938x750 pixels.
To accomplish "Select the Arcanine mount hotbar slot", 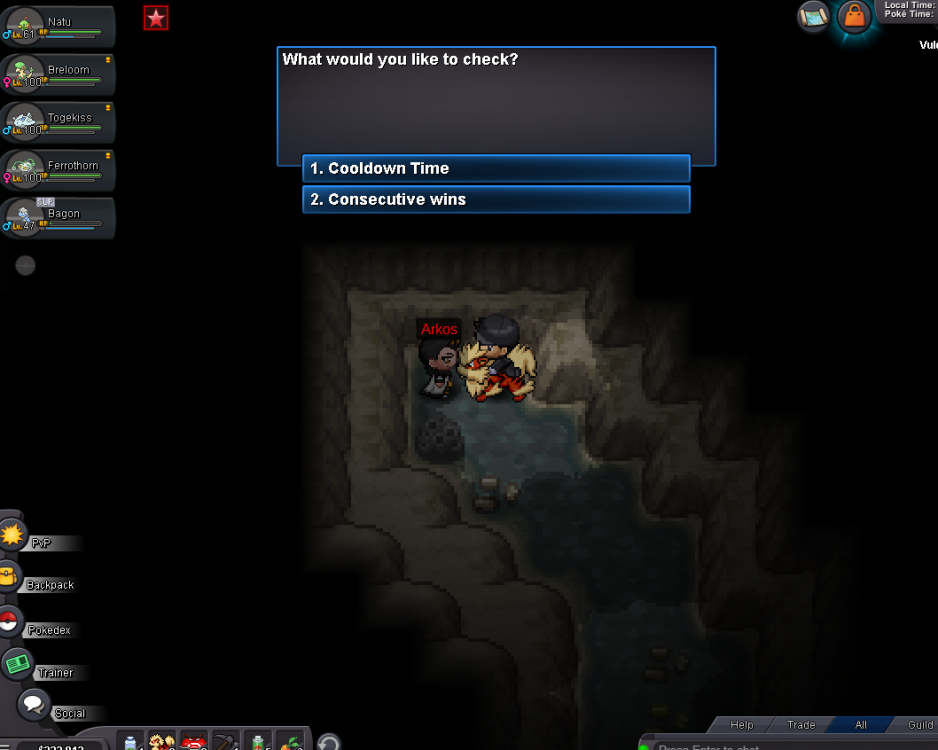I will [162, 742].
